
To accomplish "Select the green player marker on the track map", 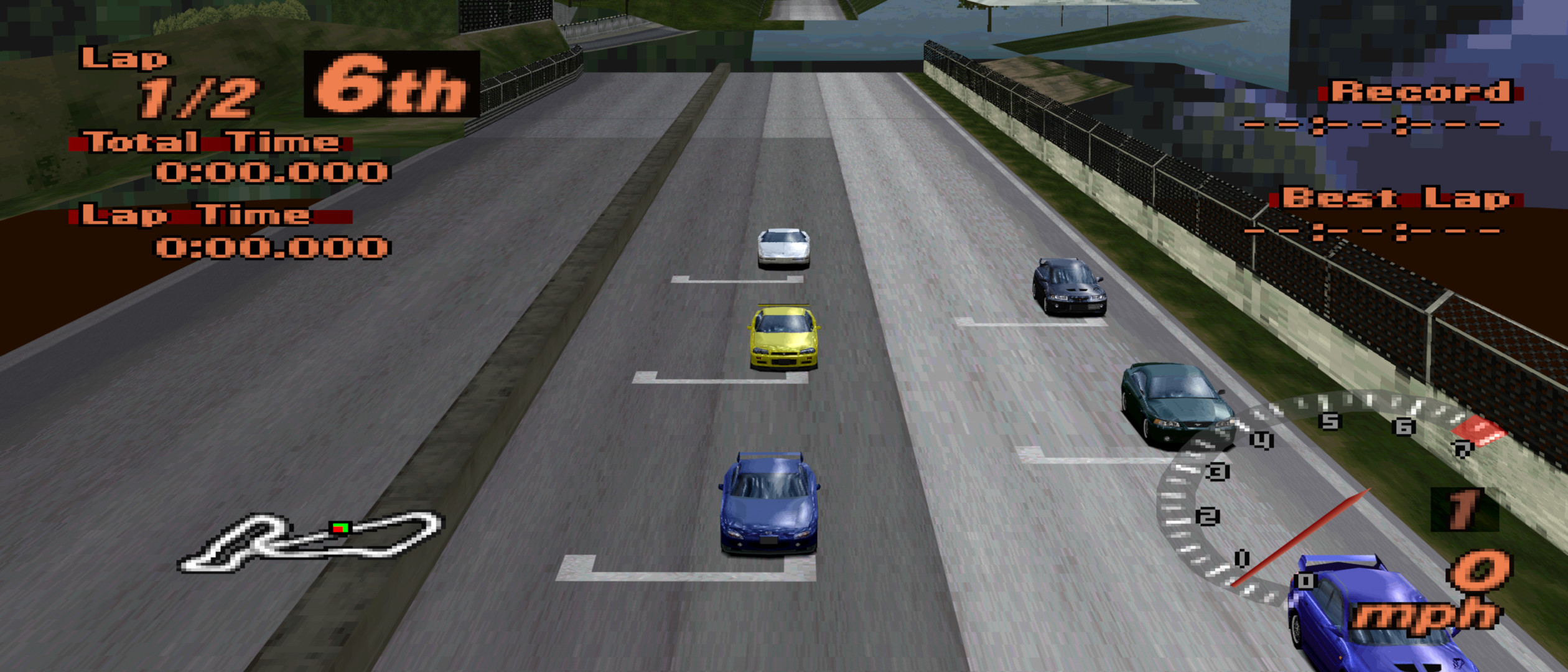I will [340, 528].
